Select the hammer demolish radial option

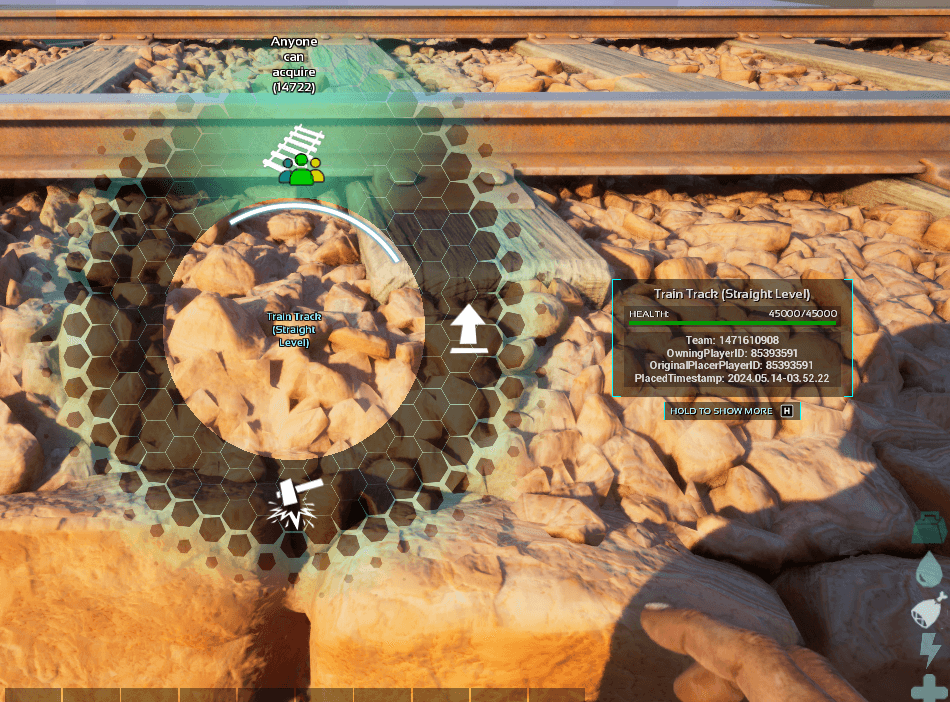pos(295,503)
